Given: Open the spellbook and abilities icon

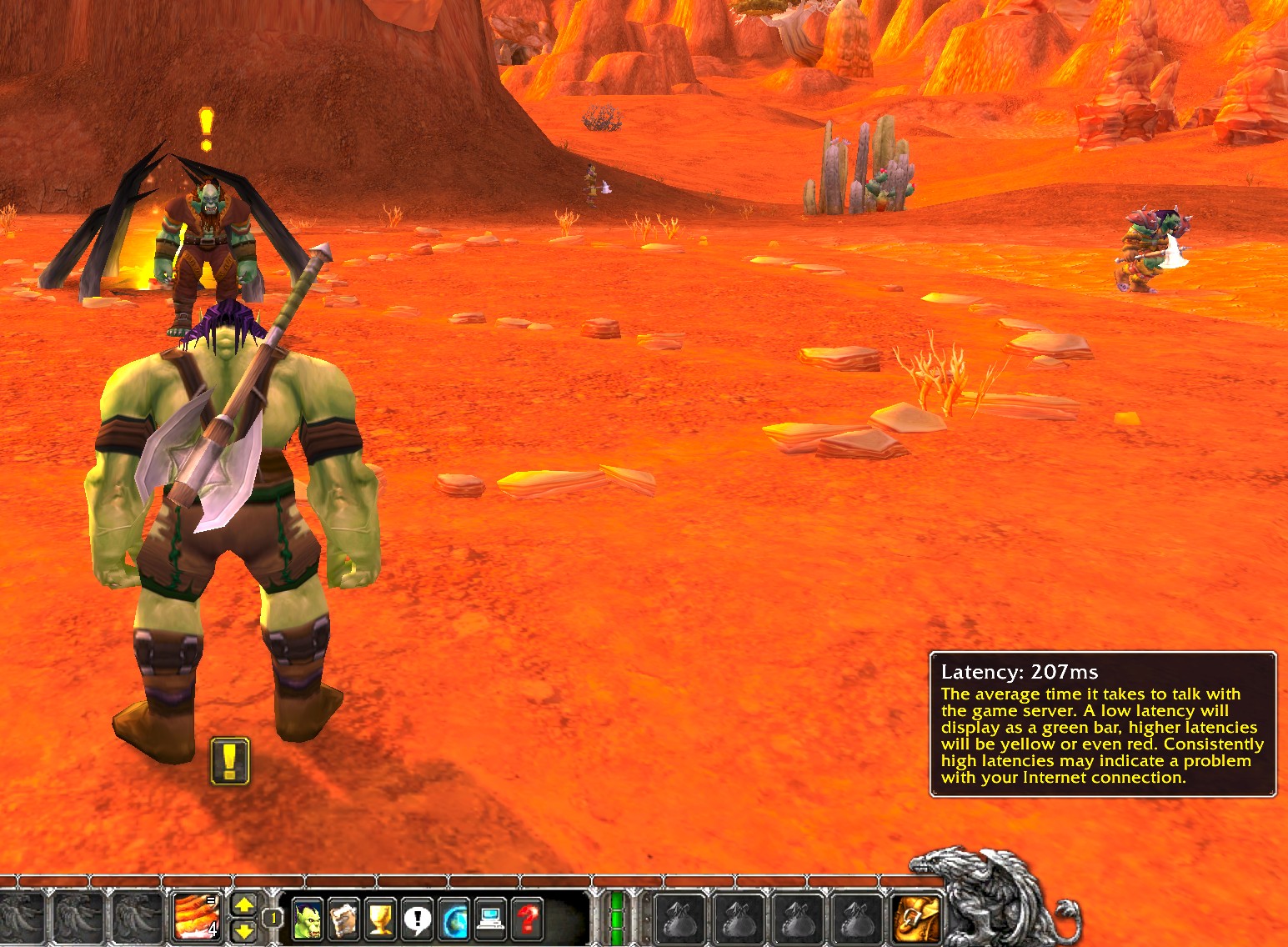Looking at the screenshot, I should coord(343,919).
